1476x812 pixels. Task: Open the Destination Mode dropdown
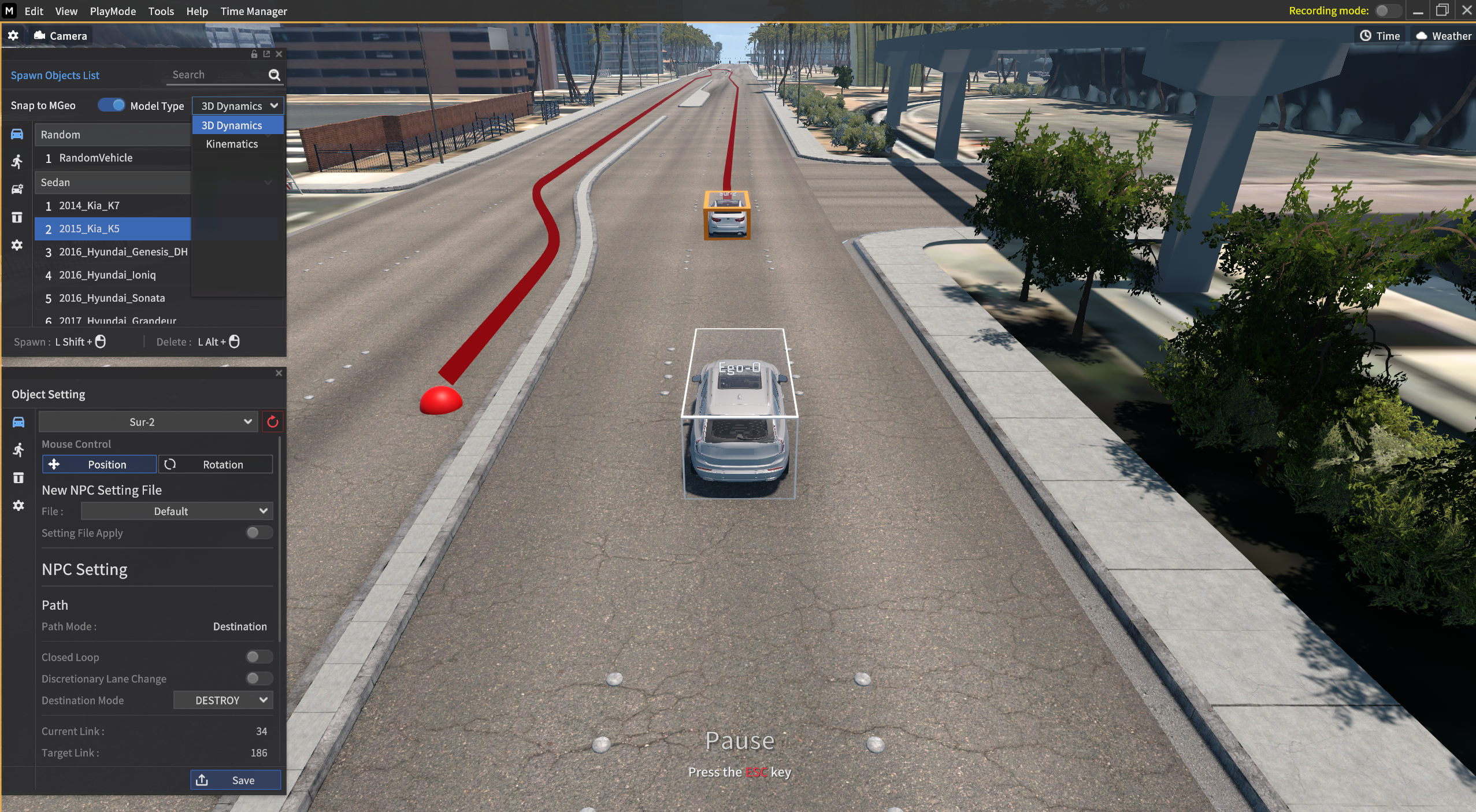[x=222, y=700]
